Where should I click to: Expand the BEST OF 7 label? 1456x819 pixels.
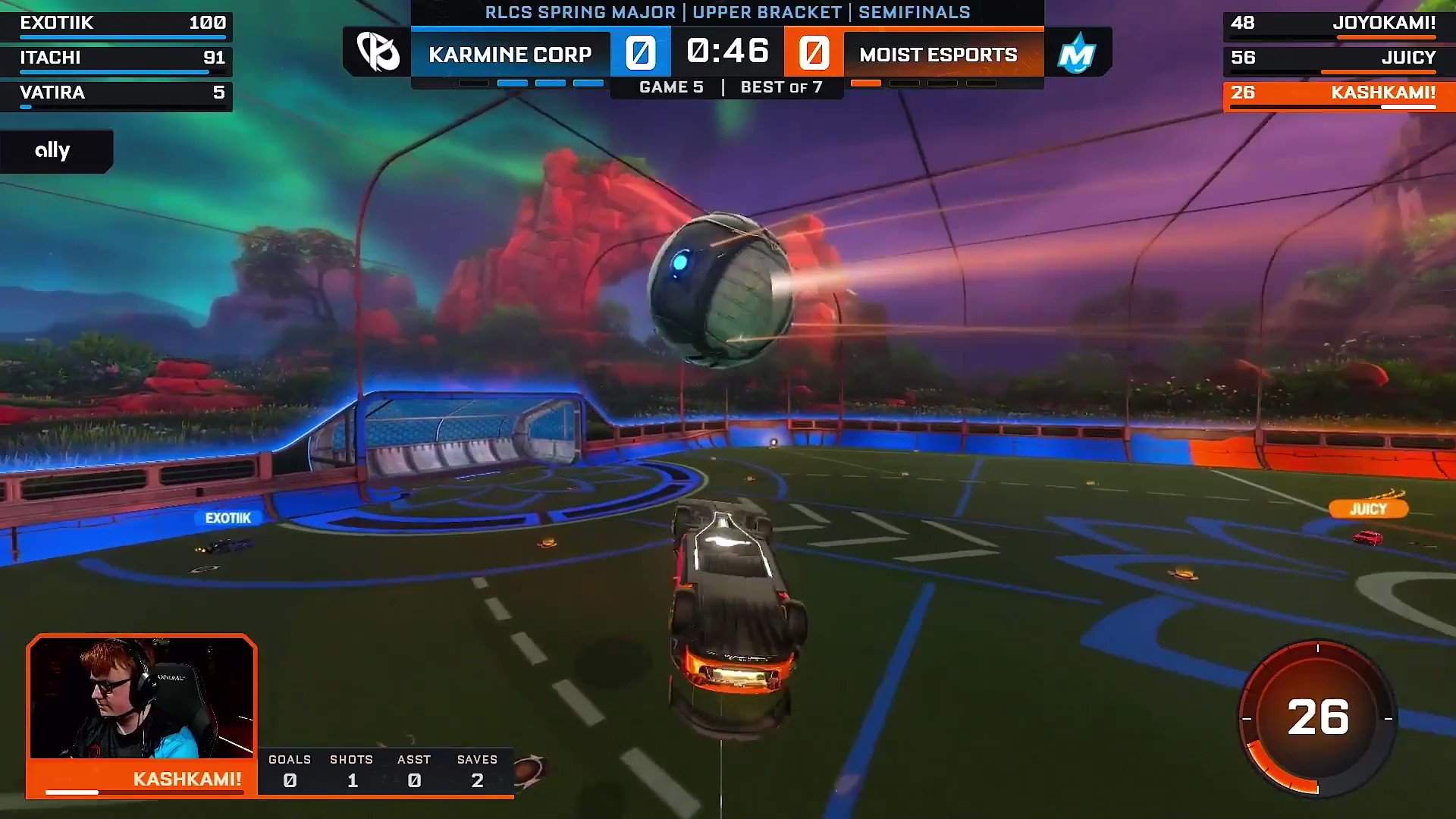782,87
